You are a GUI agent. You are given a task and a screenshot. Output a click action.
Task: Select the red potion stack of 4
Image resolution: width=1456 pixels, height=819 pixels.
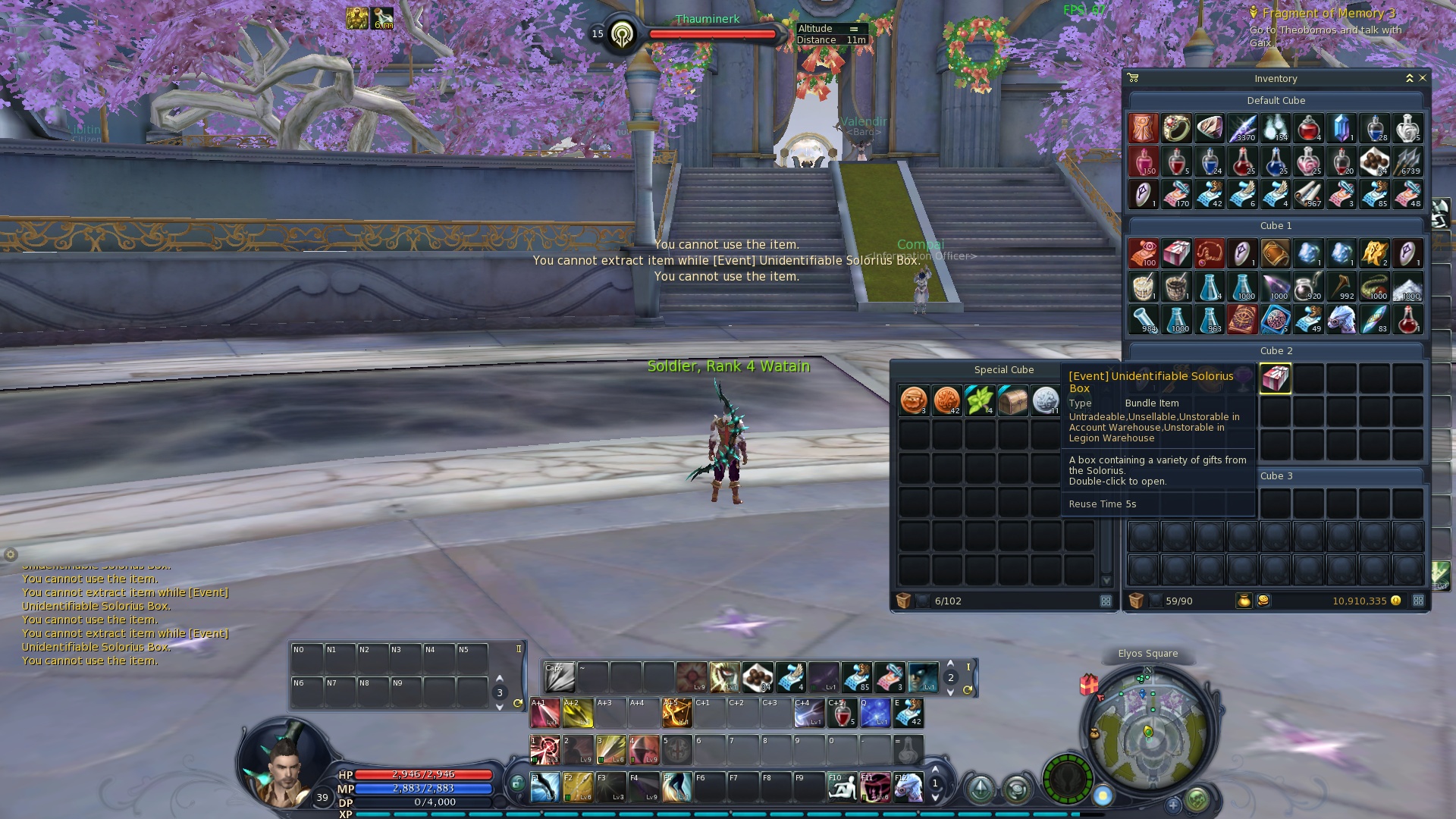click(1310, 127)
